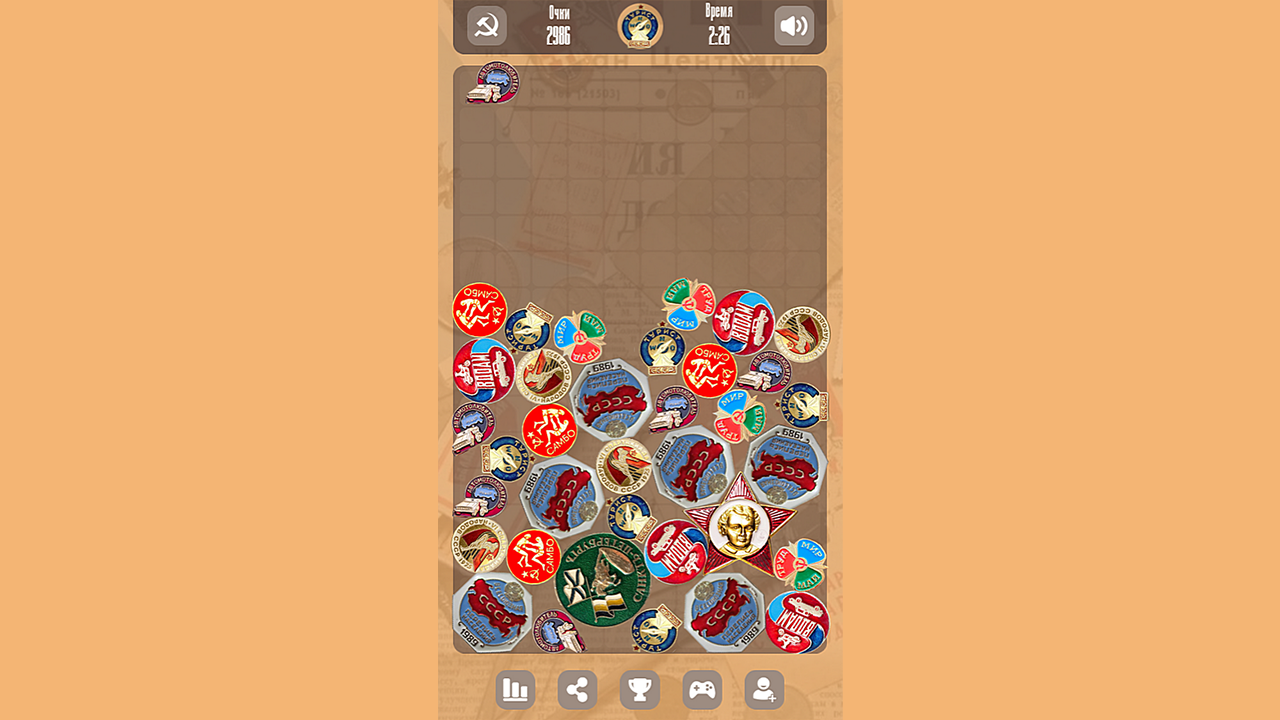Click the Турист logo at top center
Image resolution: width=1280 pixels, height=720 pixels.
click(x=640, y=26)
